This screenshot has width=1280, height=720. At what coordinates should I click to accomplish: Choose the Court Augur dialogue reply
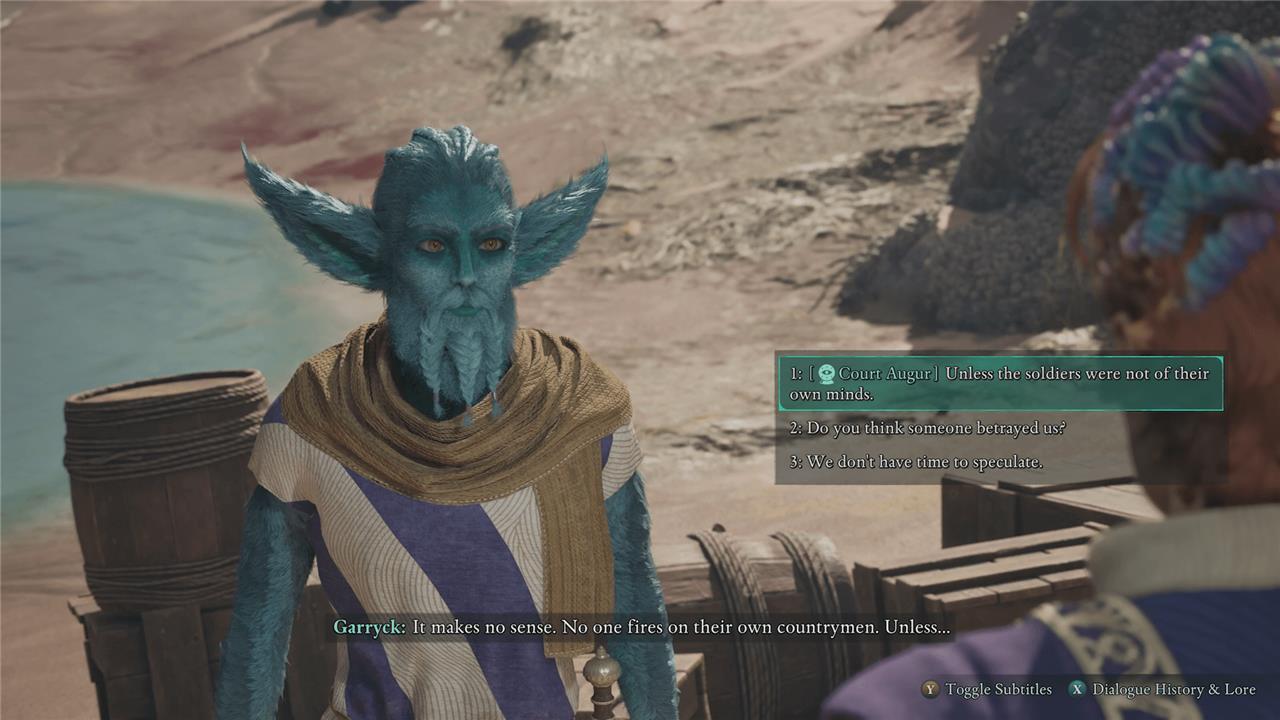[x=999, y=383]
